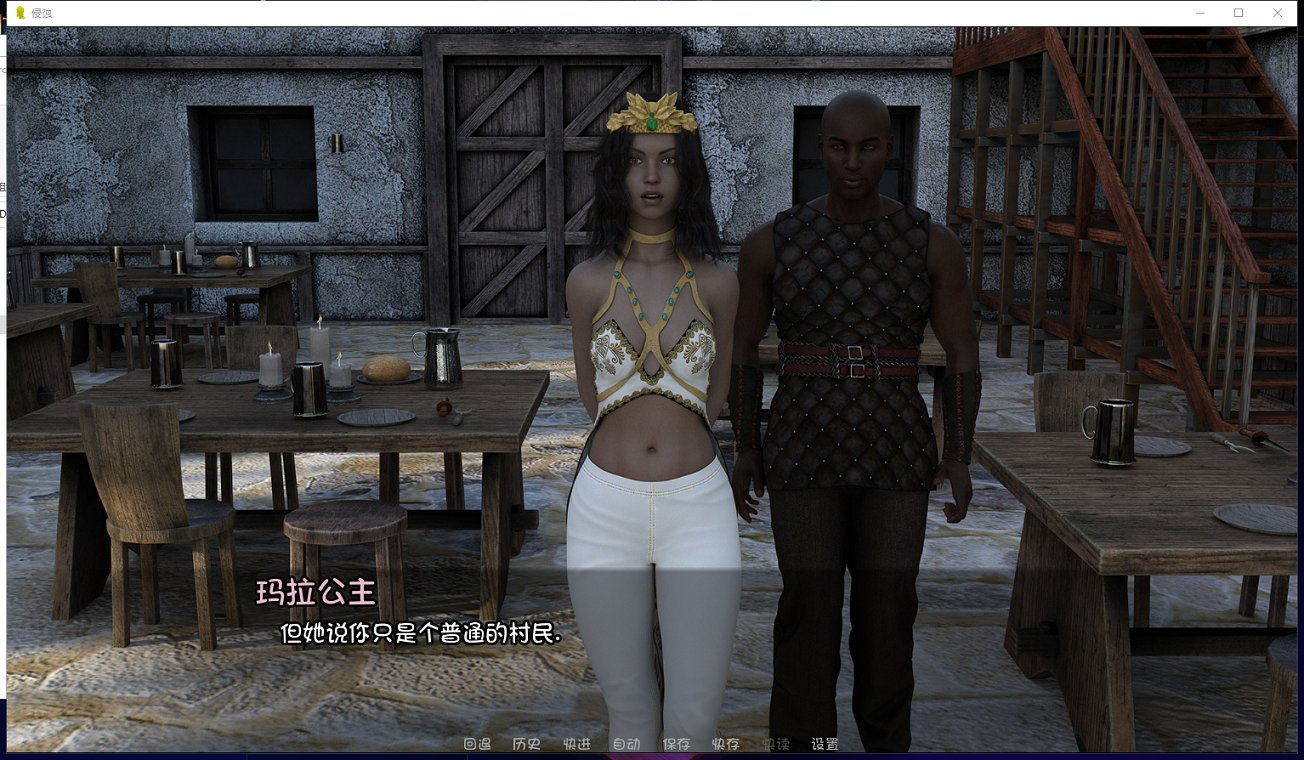Open the 设置 settings screen
Viewport: 1304px width, 760px height.
[823, 744]
